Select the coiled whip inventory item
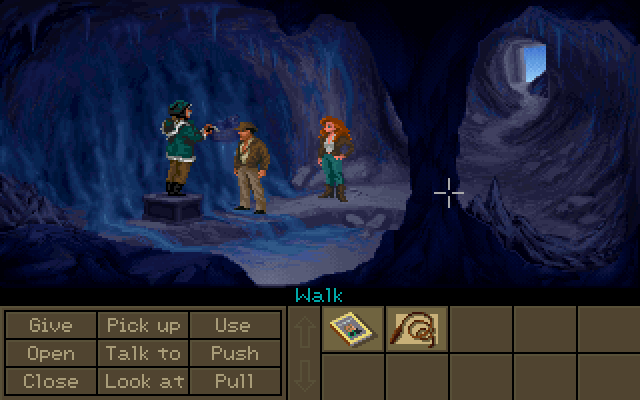This screenshot has width=640, height=400. click(417, 329)
